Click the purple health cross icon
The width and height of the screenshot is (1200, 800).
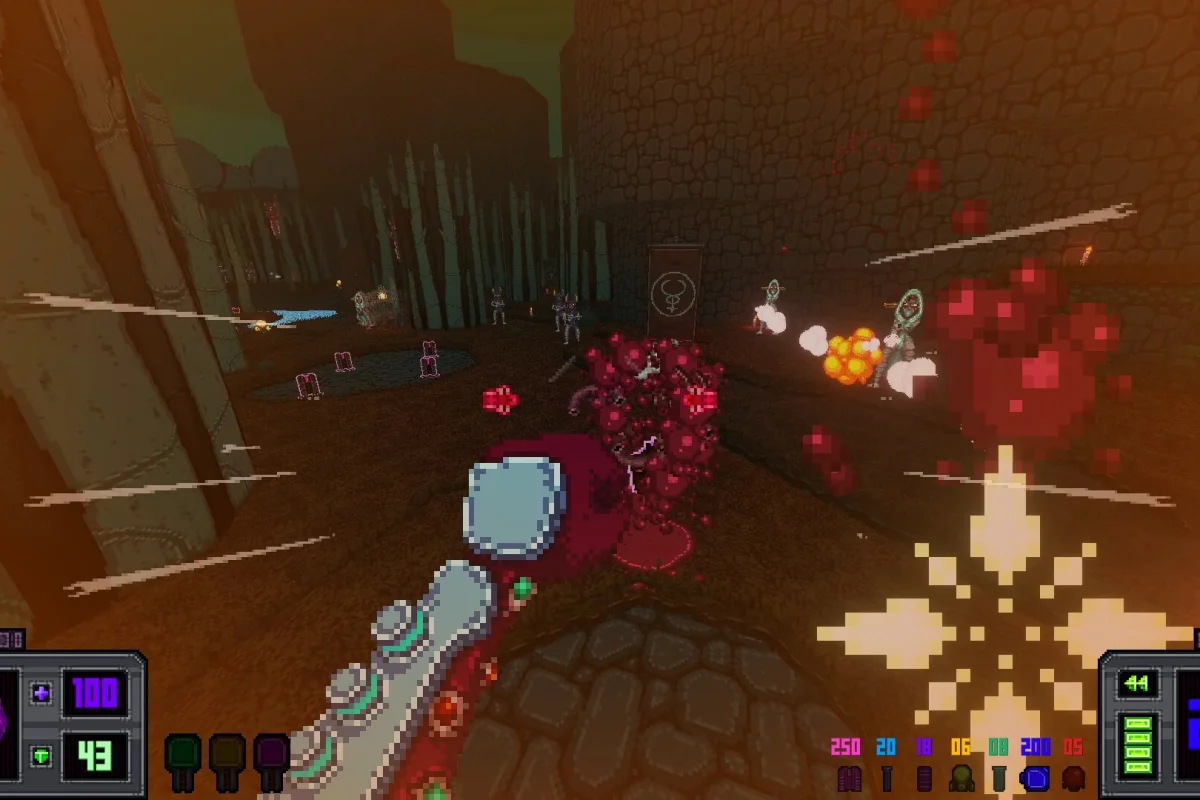(42, 693)
